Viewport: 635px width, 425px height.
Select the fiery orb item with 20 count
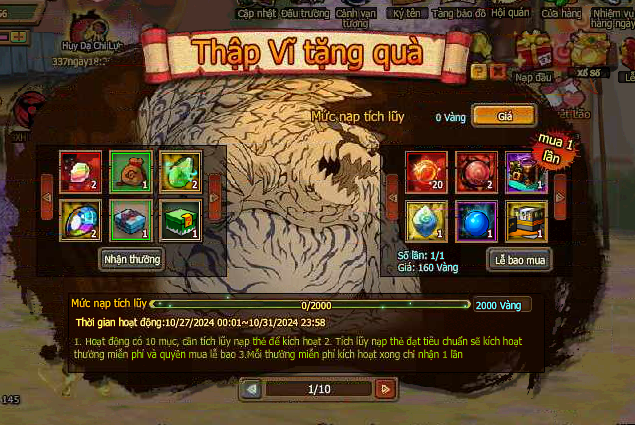[x=425, y=170]
